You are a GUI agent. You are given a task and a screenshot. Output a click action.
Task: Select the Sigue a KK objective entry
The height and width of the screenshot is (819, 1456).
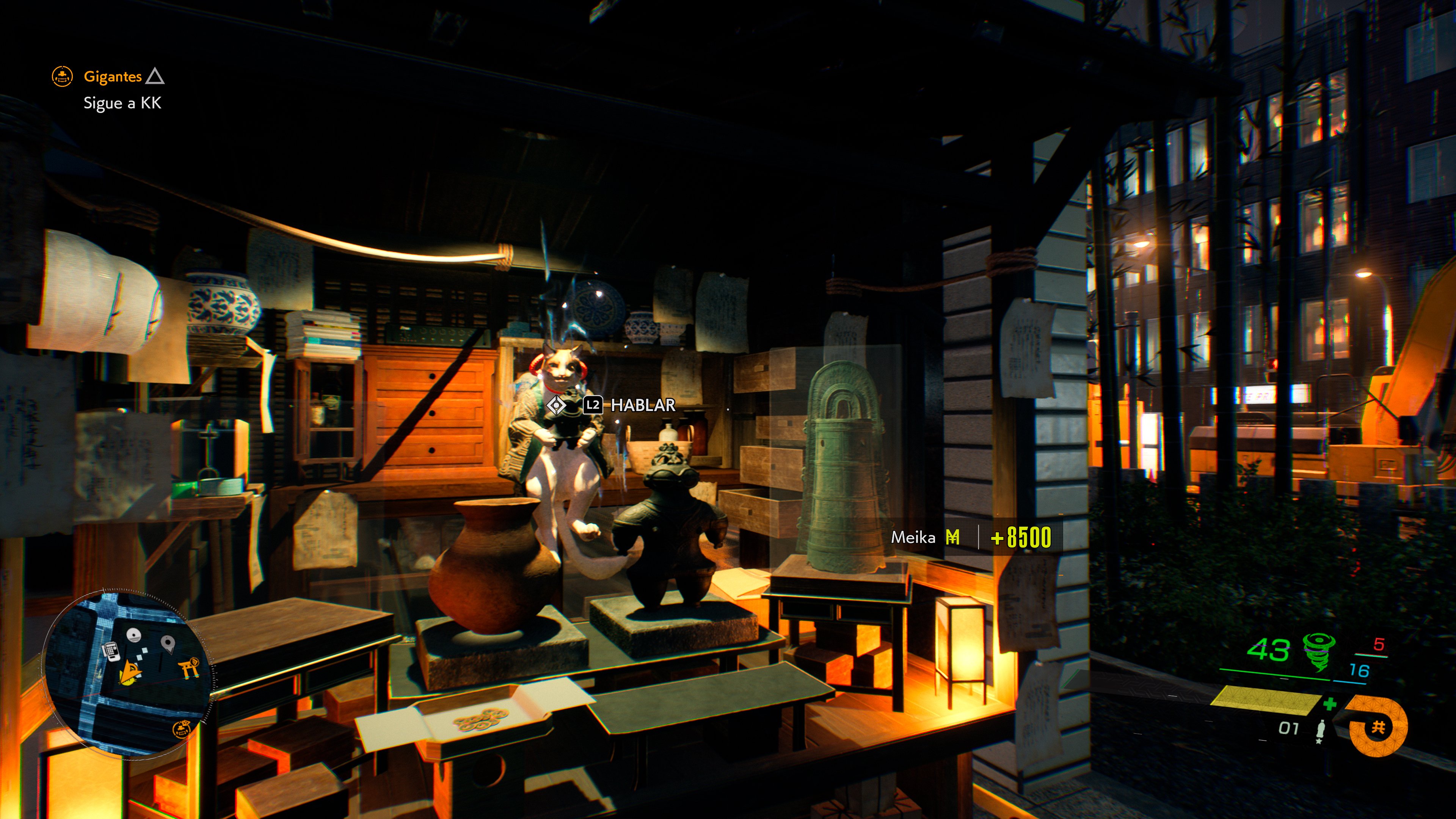(x=122, y=104)
